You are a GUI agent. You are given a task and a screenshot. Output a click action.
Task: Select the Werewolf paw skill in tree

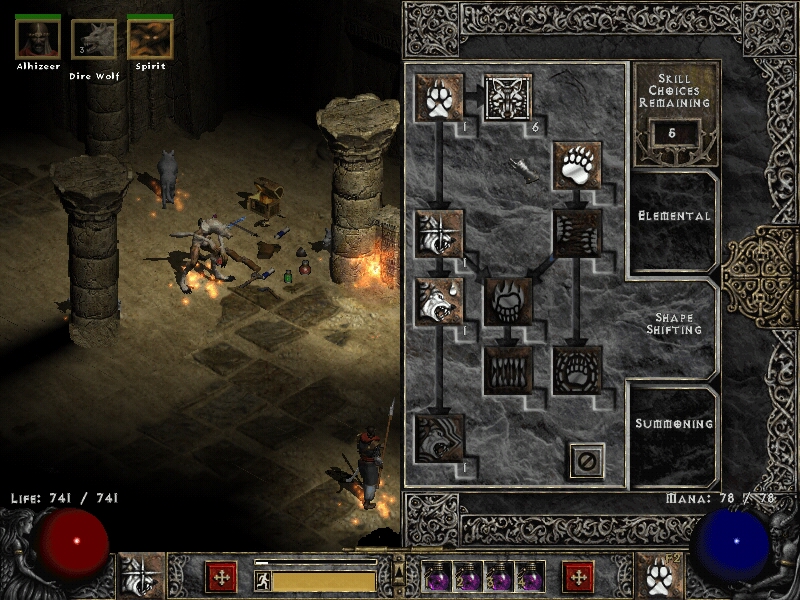click(438, 97)
